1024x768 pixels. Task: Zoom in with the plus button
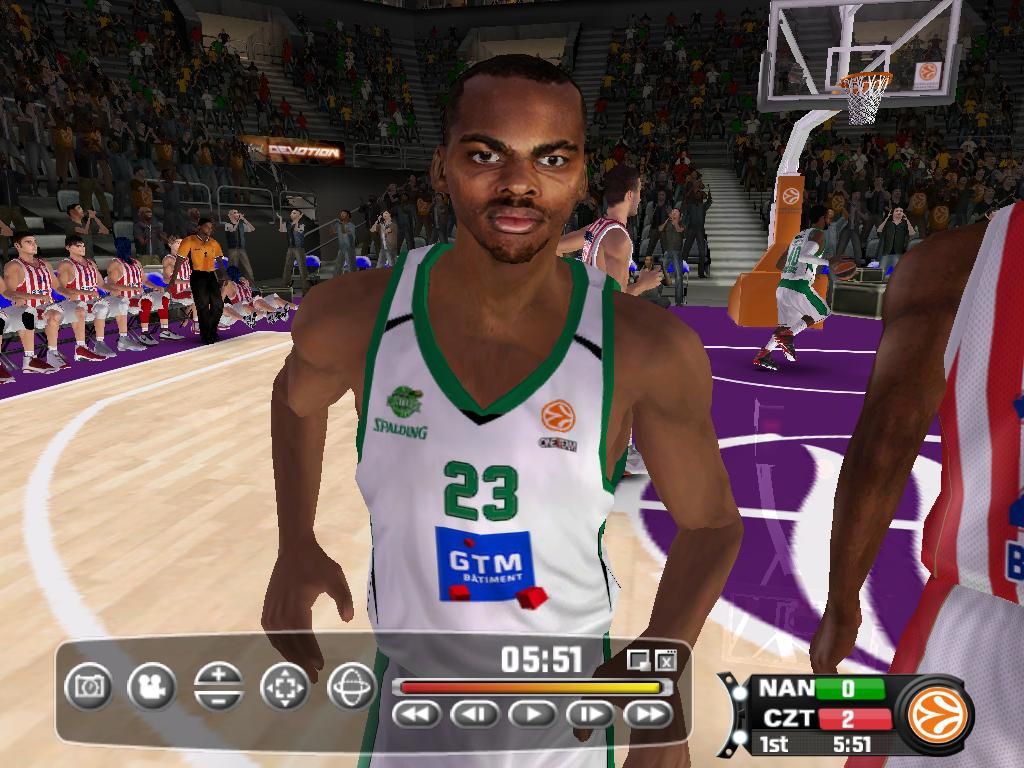(219, 675)
